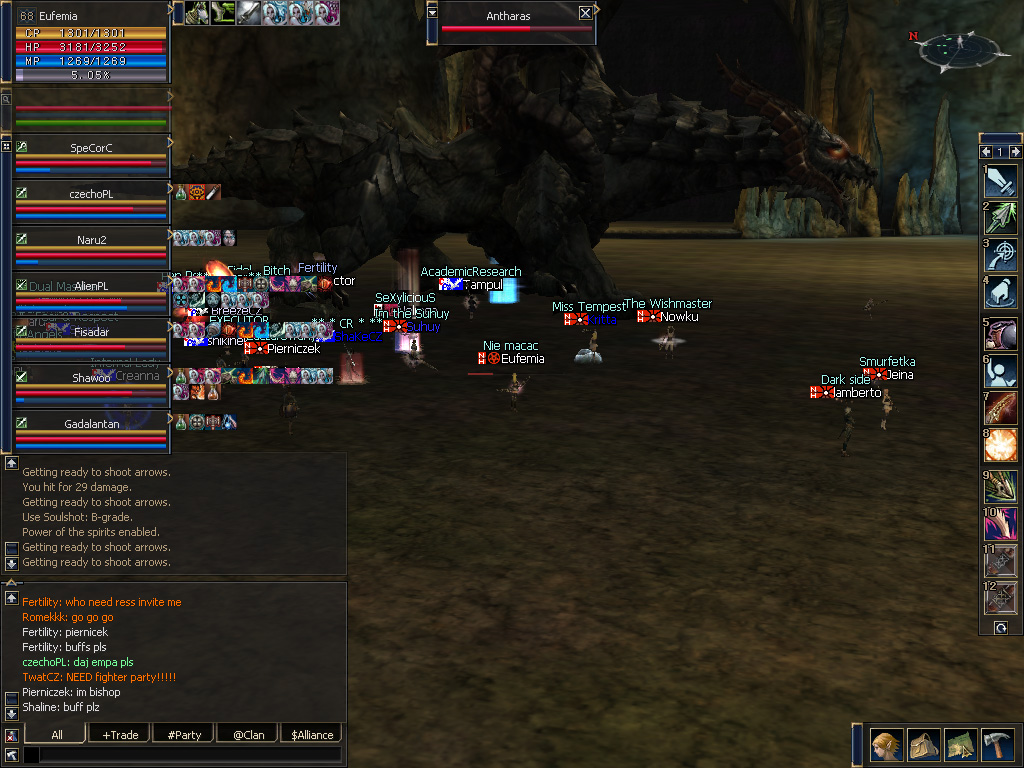This screenshot has height=768, width=1024.
Task: Use the sword attack shortcut in slot 1
Action: (x=1001, y=180)
